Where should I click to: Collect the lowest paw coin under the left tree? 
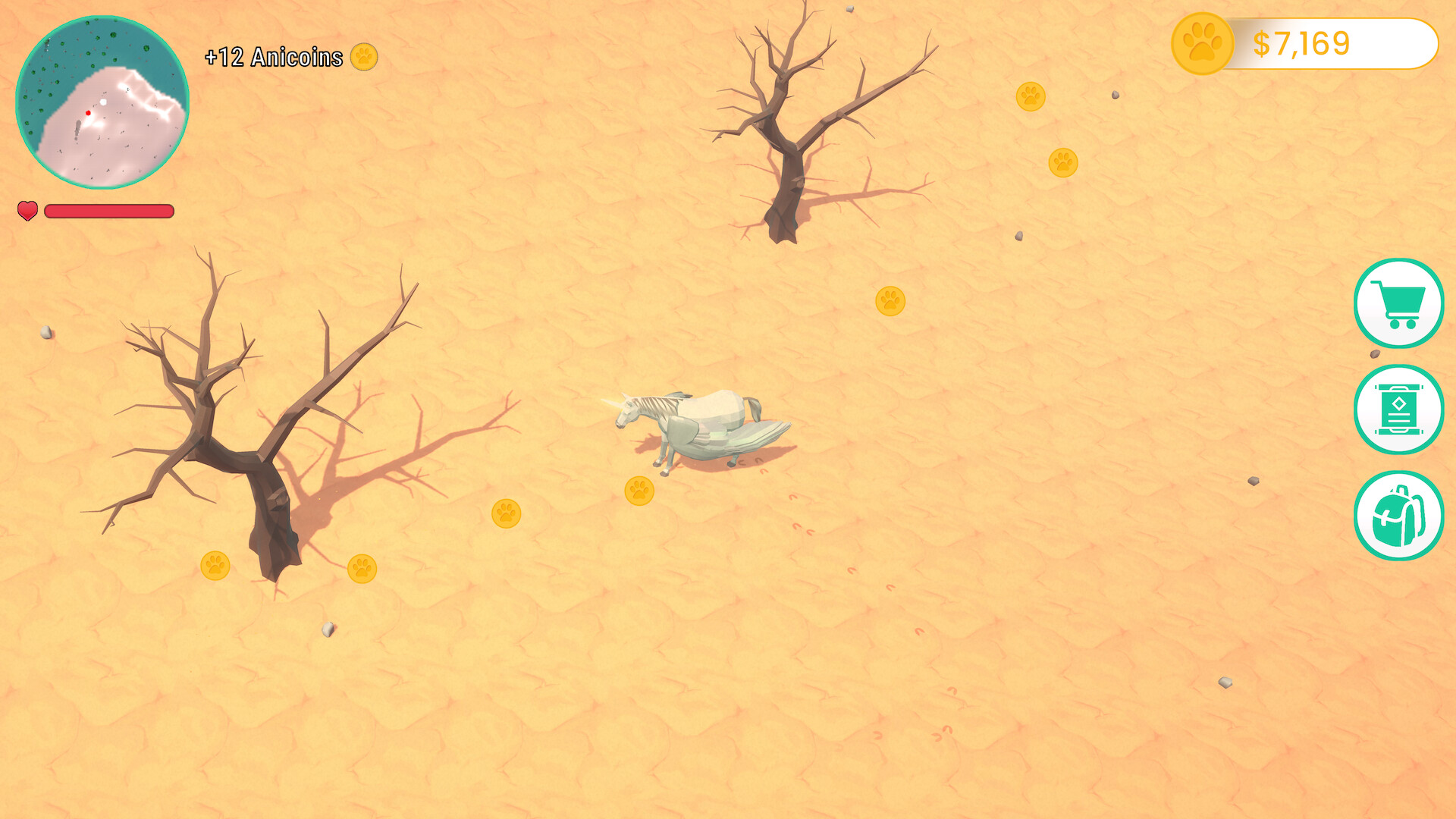(x=362, y=568)
